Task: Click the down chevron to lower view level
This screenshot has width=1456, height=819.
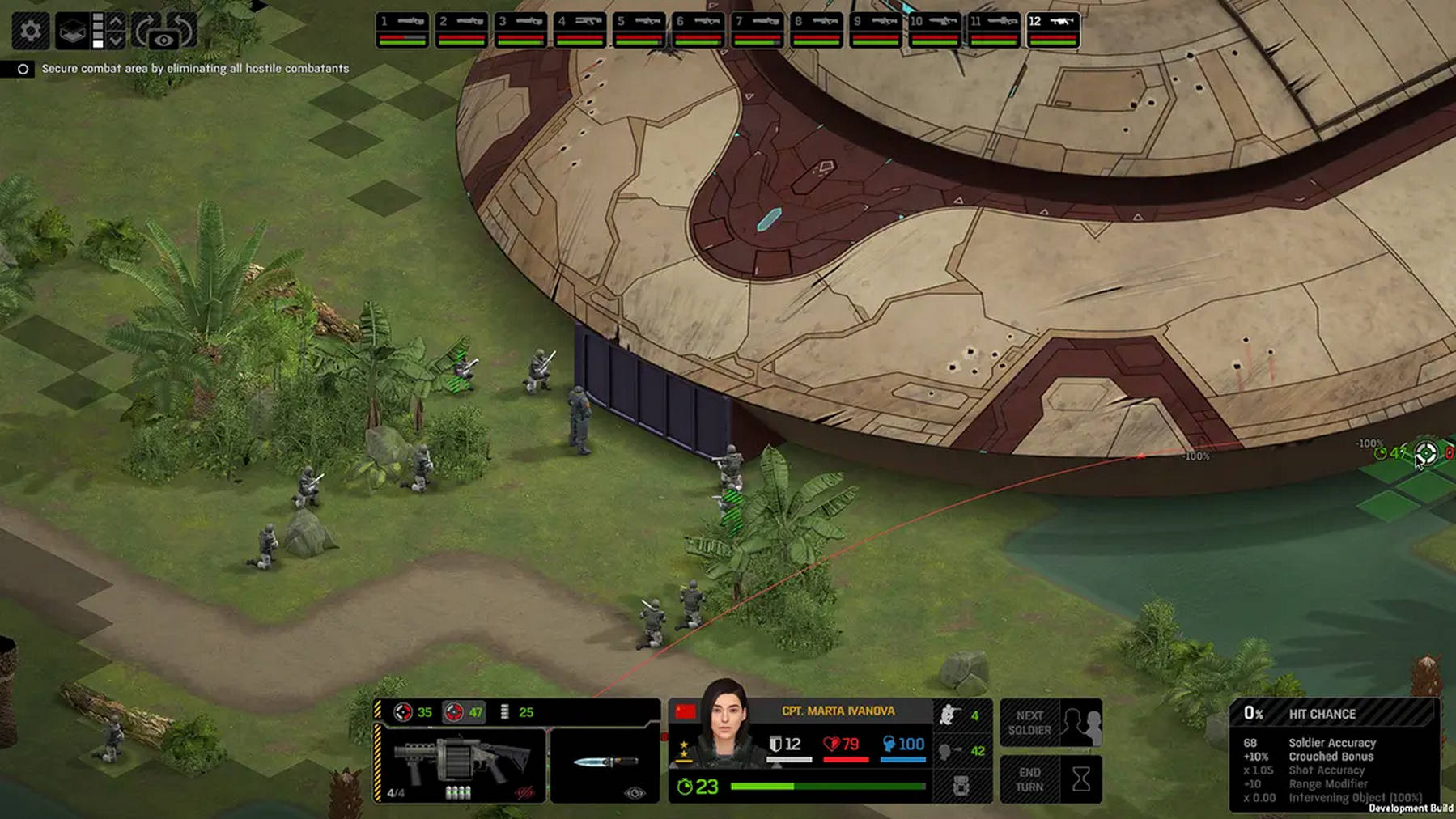Action: pyautogui.click(x=117, y=39)
